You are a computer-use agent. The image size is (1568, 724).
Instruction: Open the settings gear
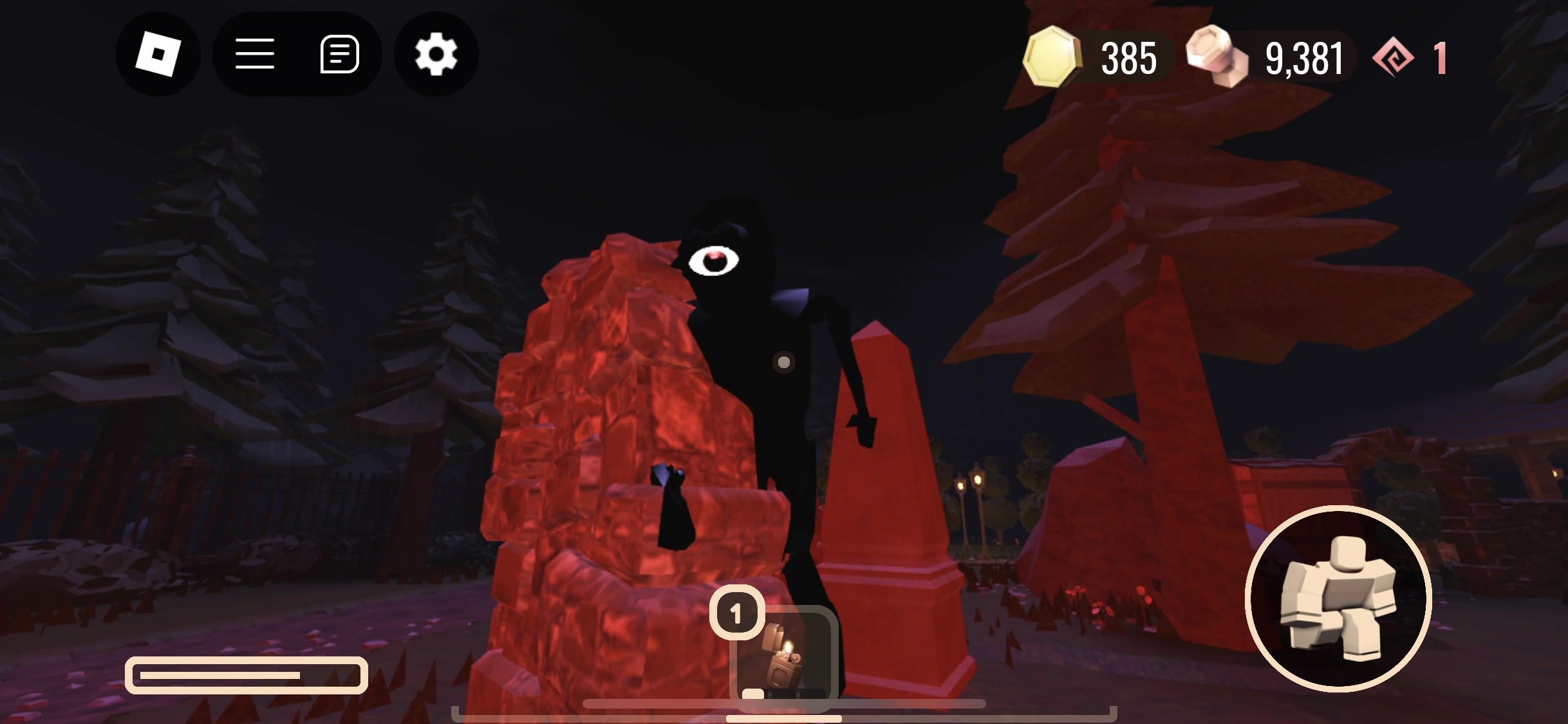point(435,54)
